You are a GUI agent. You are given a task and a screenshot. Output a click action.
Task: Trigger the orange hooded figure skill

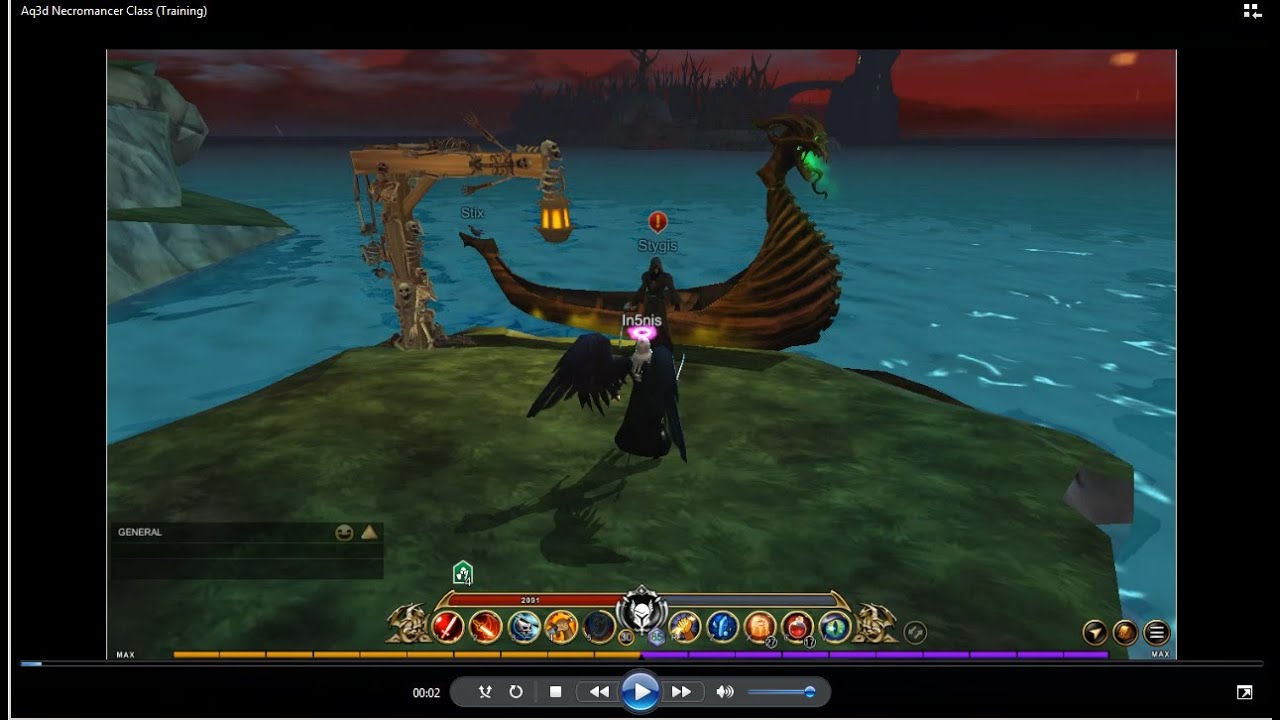561,627
